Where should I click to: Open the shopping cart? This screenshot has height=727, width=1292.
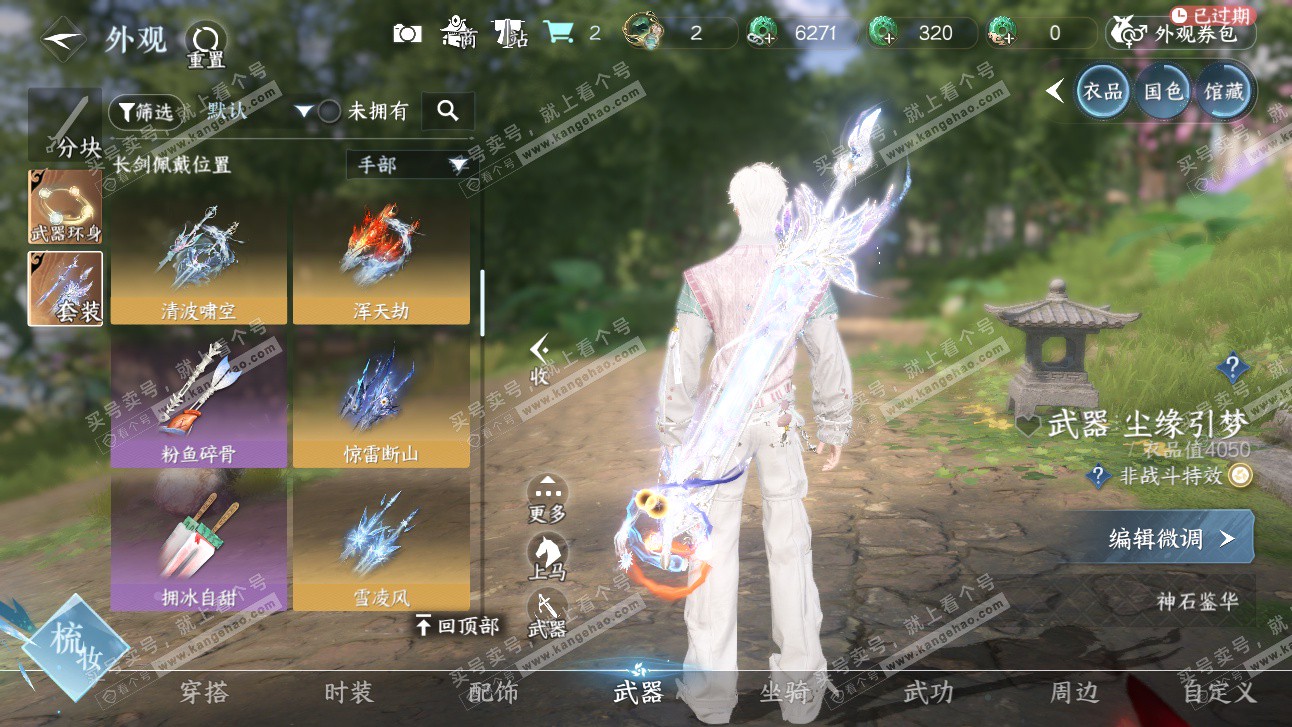click(x=558, y=33)
